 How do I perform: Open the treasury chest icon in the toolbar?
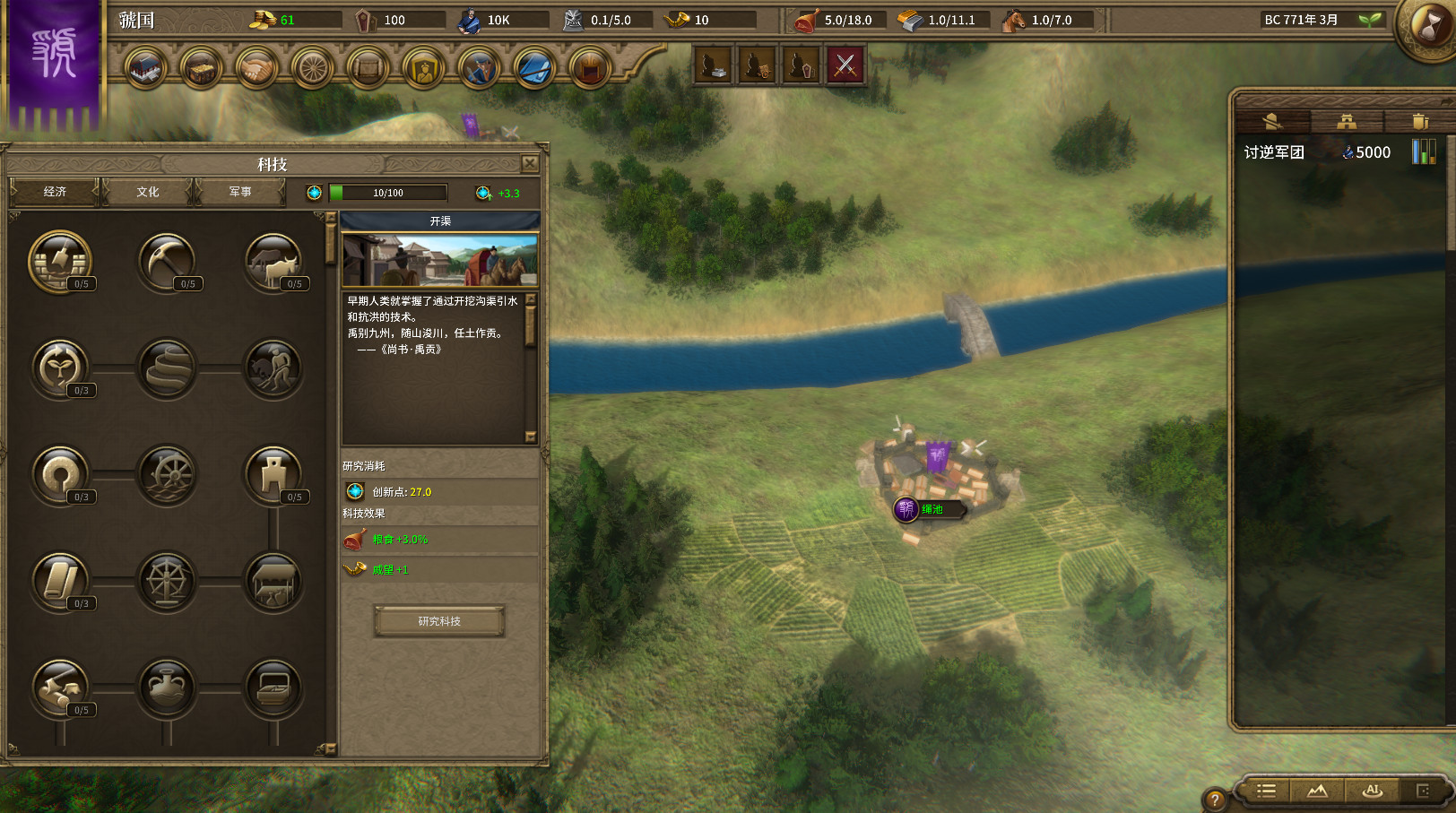point(201,69)
